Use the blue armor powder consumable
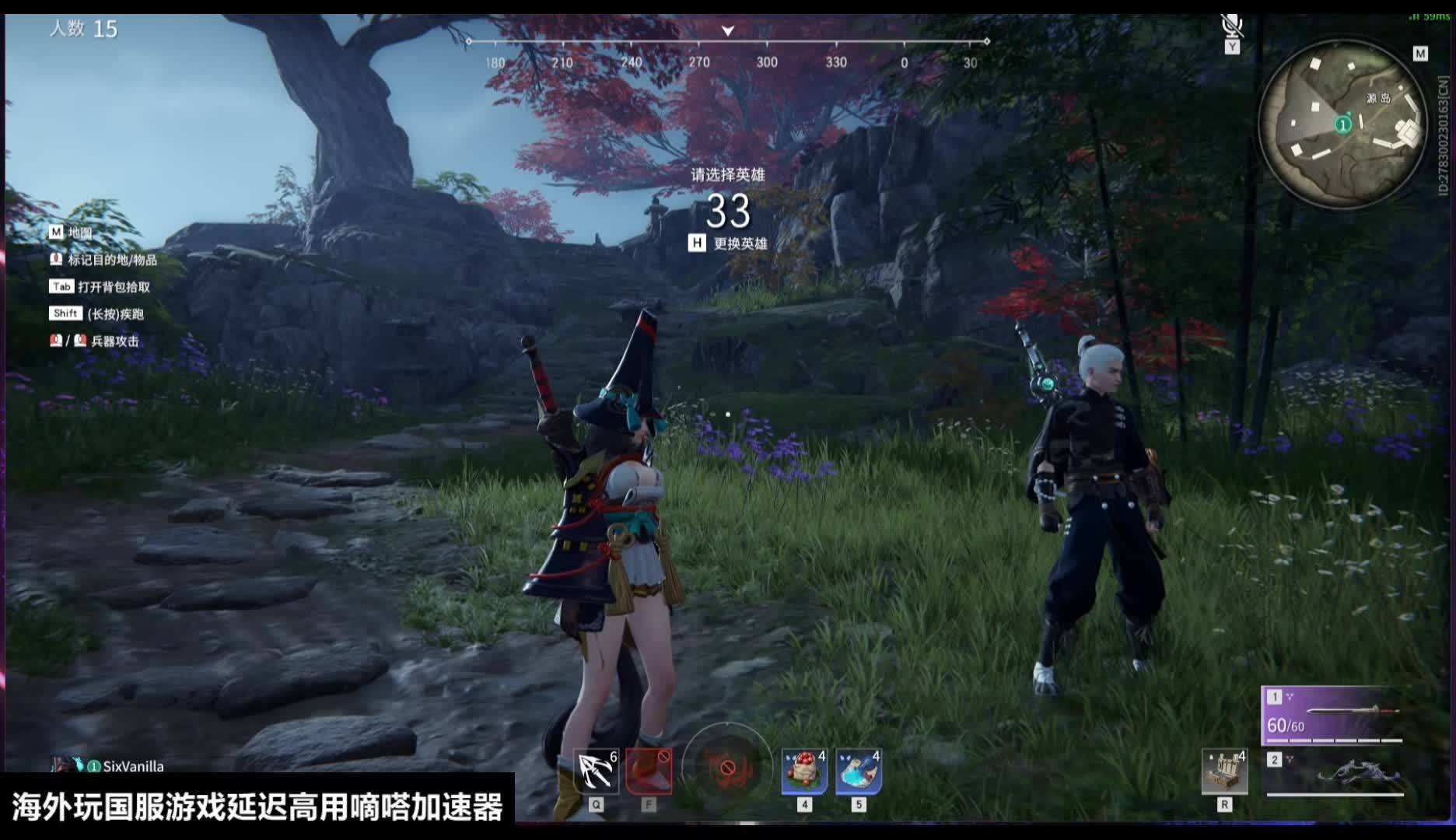Screen dimensions: 1456x840 point(859,771)
